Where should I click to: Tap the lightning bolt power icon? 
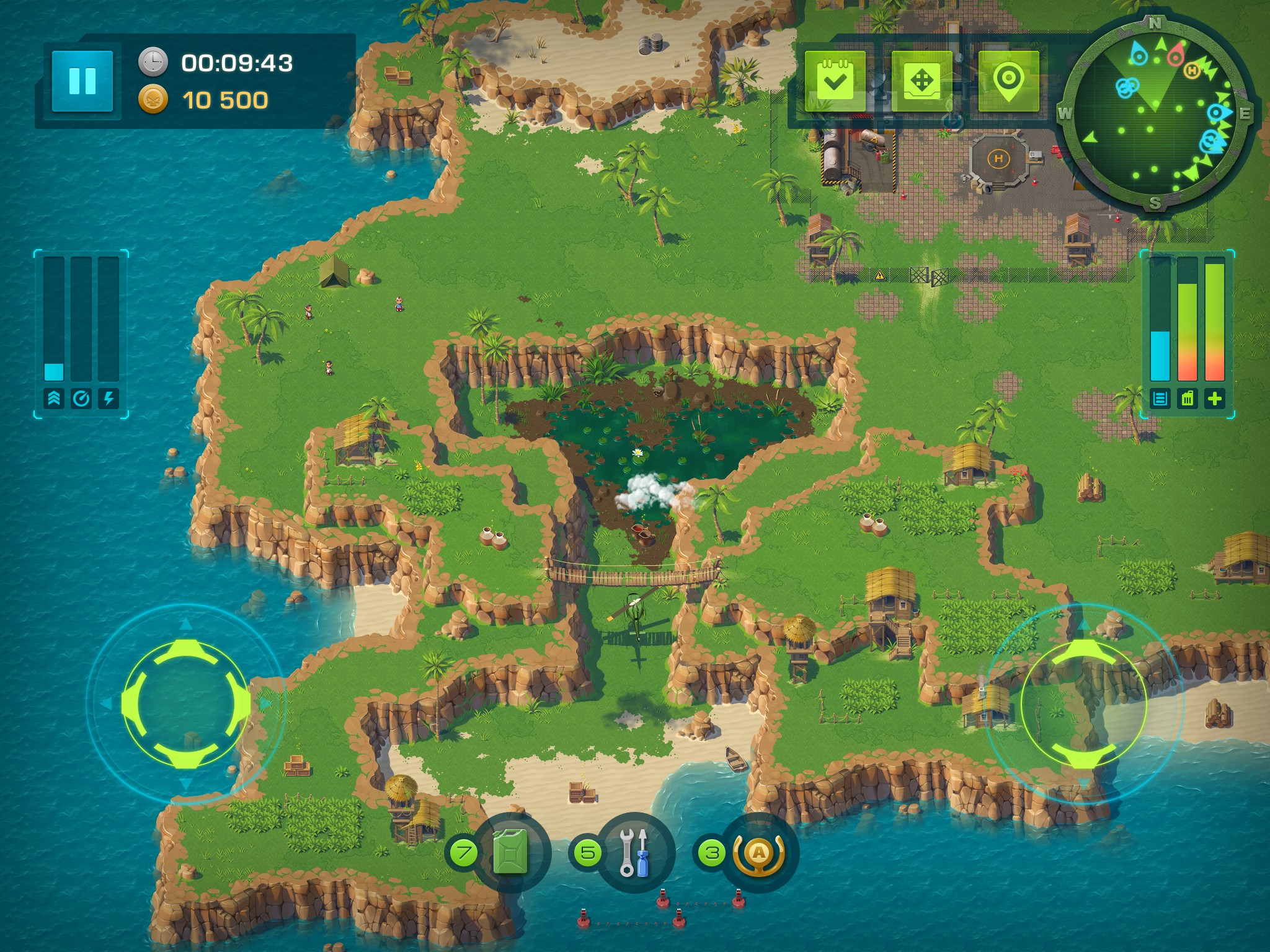pyautogui.click(x=109, y=399)
